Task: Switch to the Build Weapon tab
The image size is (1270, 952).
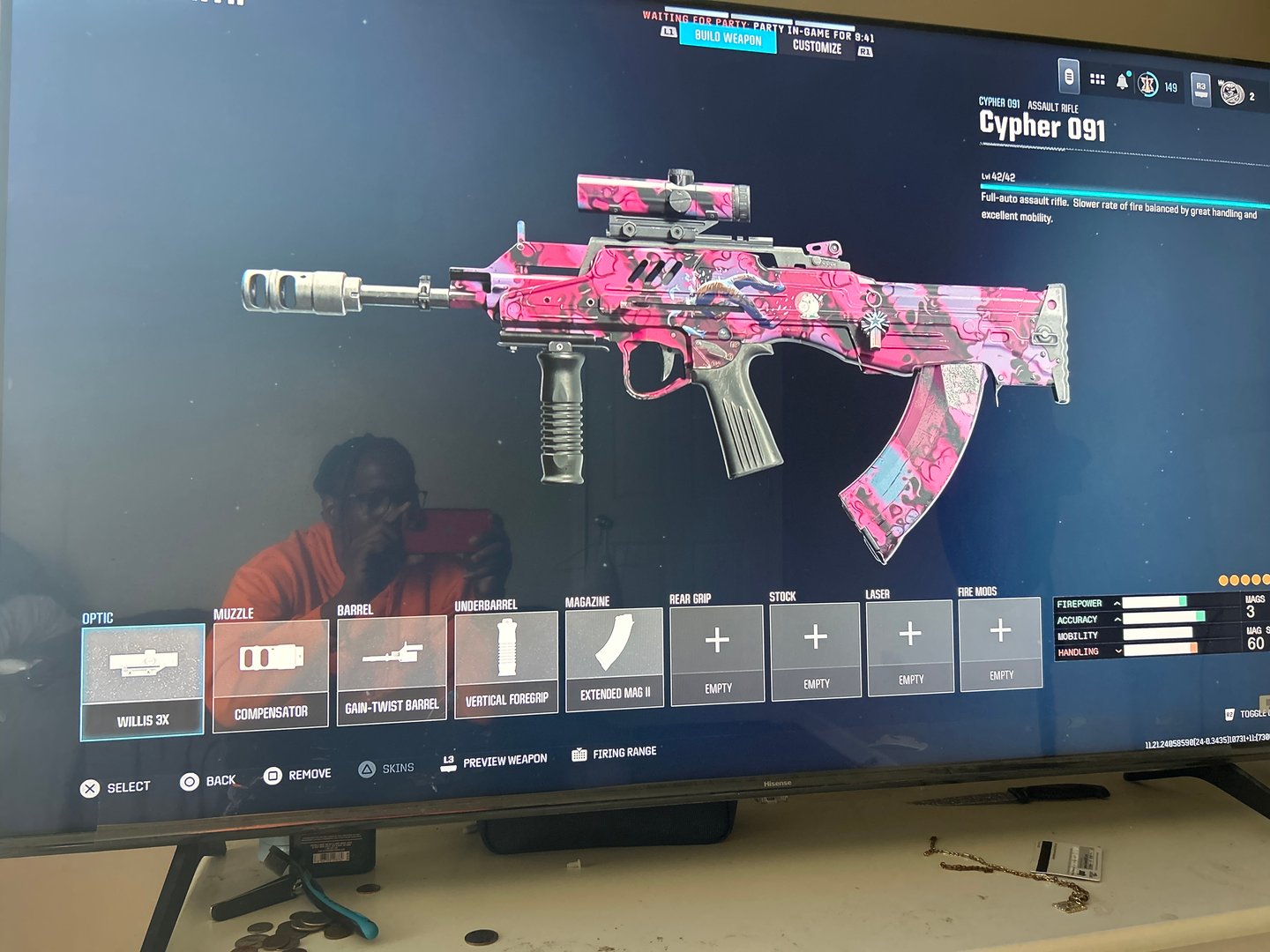Action: [728, 37]
